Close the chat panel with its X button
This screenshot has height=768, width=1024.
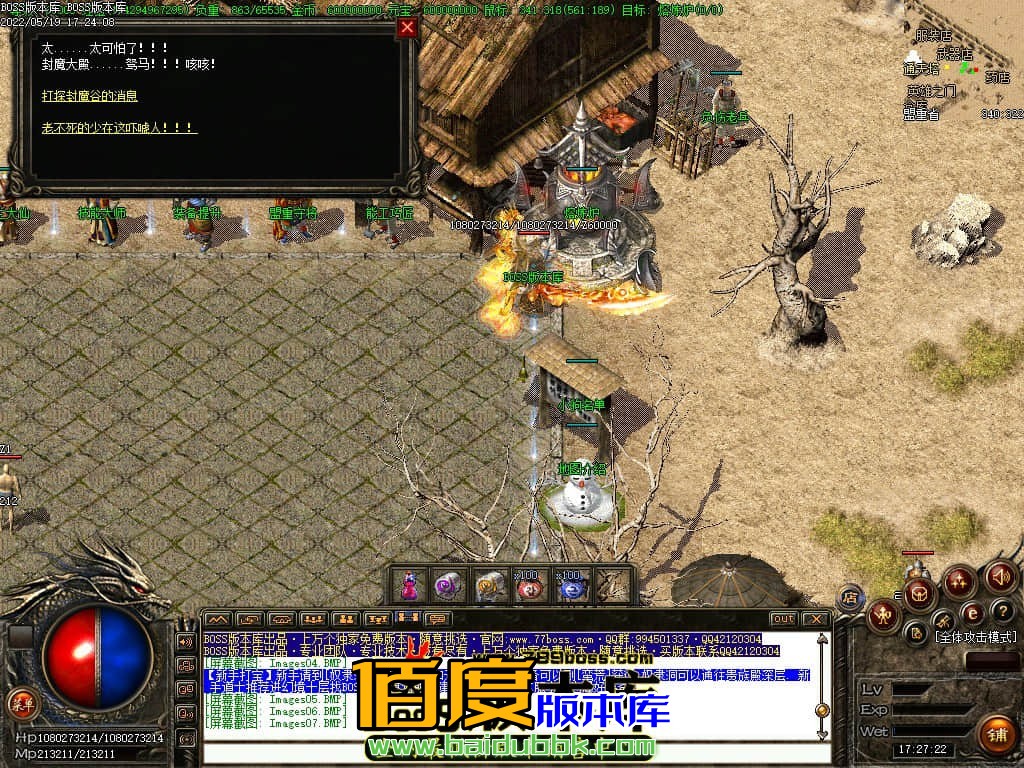point(816,619)
